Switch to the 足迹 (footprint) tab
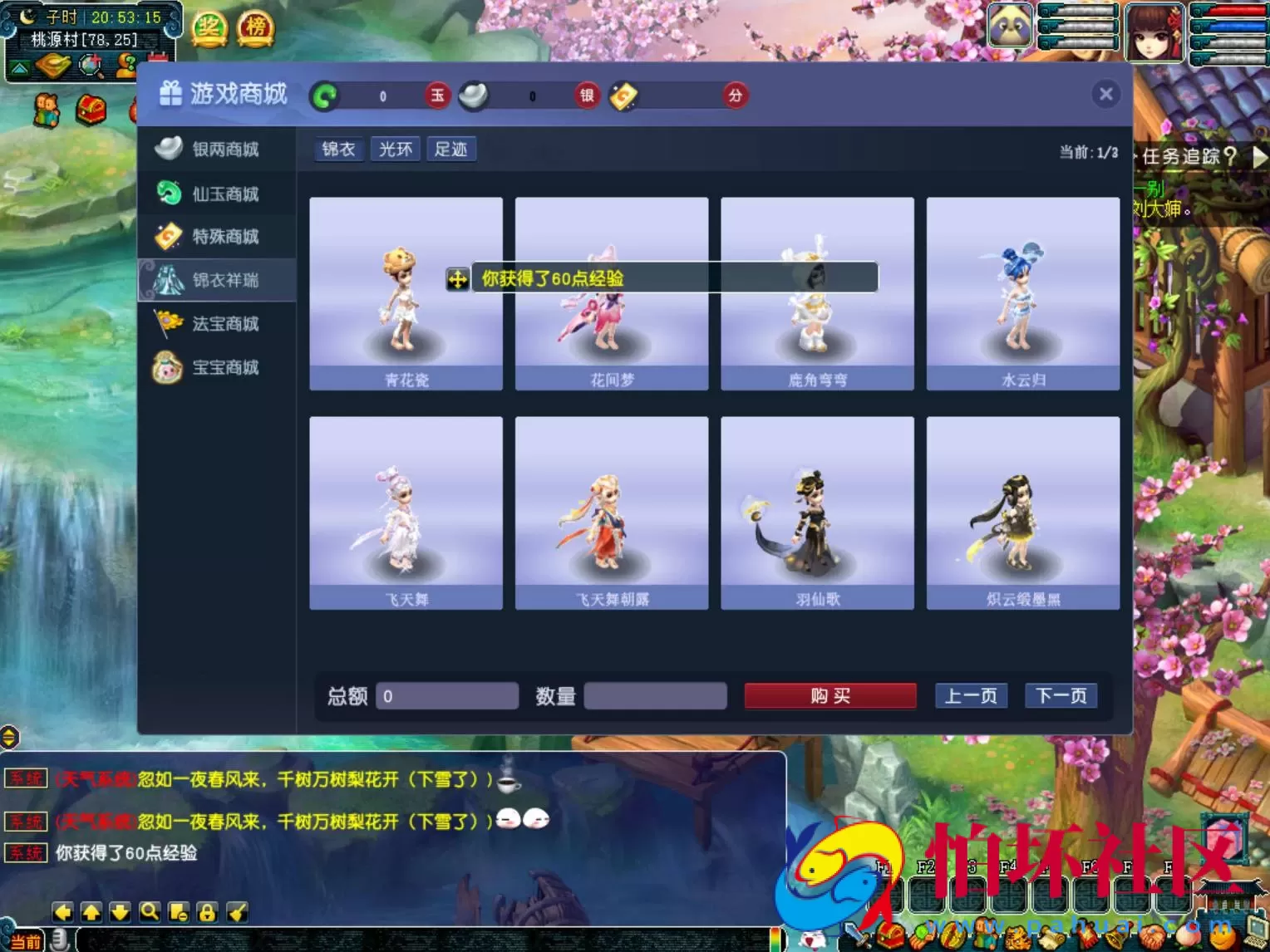Screen dimensions: 1270x952 (x=451, y=149)
